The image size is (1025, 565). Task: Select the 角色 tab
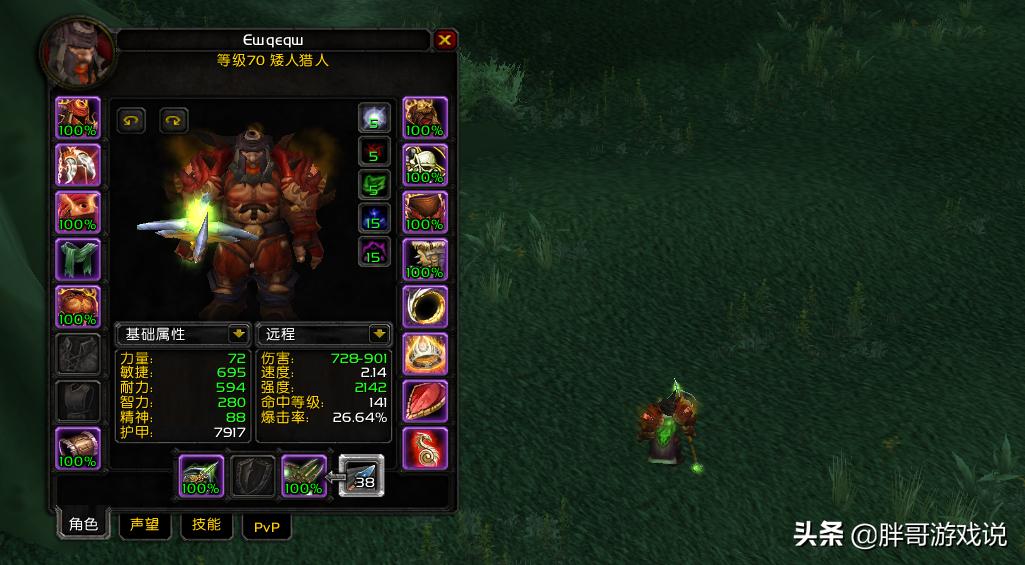tap(84, 525)
